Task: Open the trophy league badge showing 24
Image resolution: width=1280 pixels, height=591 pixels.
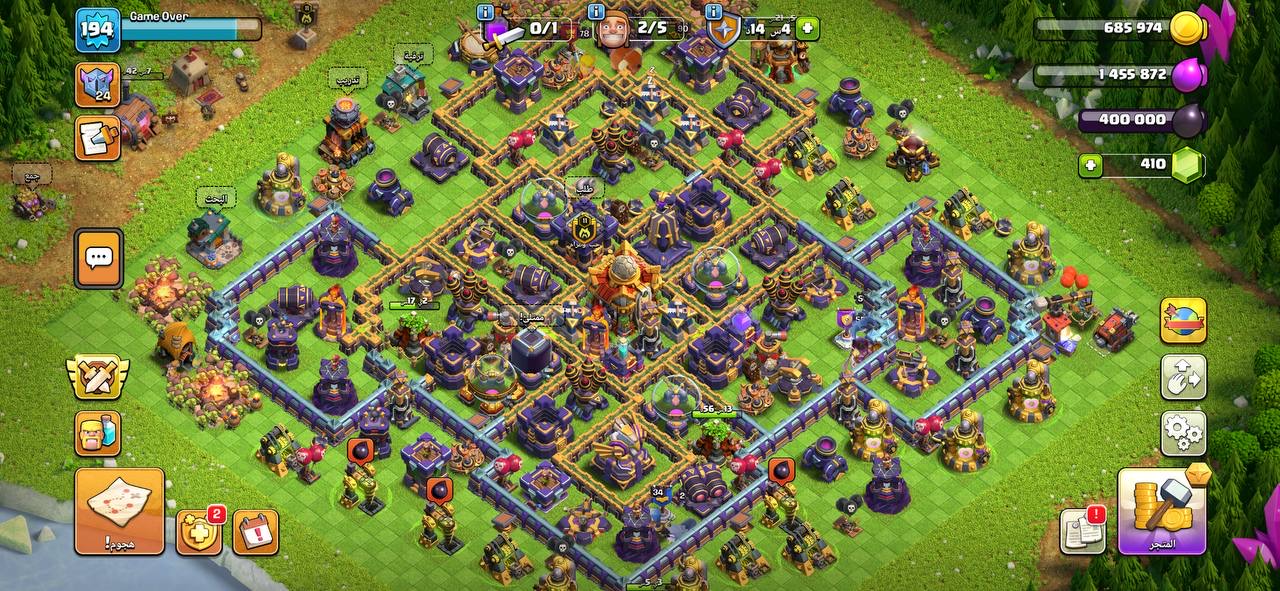Action: coord(98,85)
